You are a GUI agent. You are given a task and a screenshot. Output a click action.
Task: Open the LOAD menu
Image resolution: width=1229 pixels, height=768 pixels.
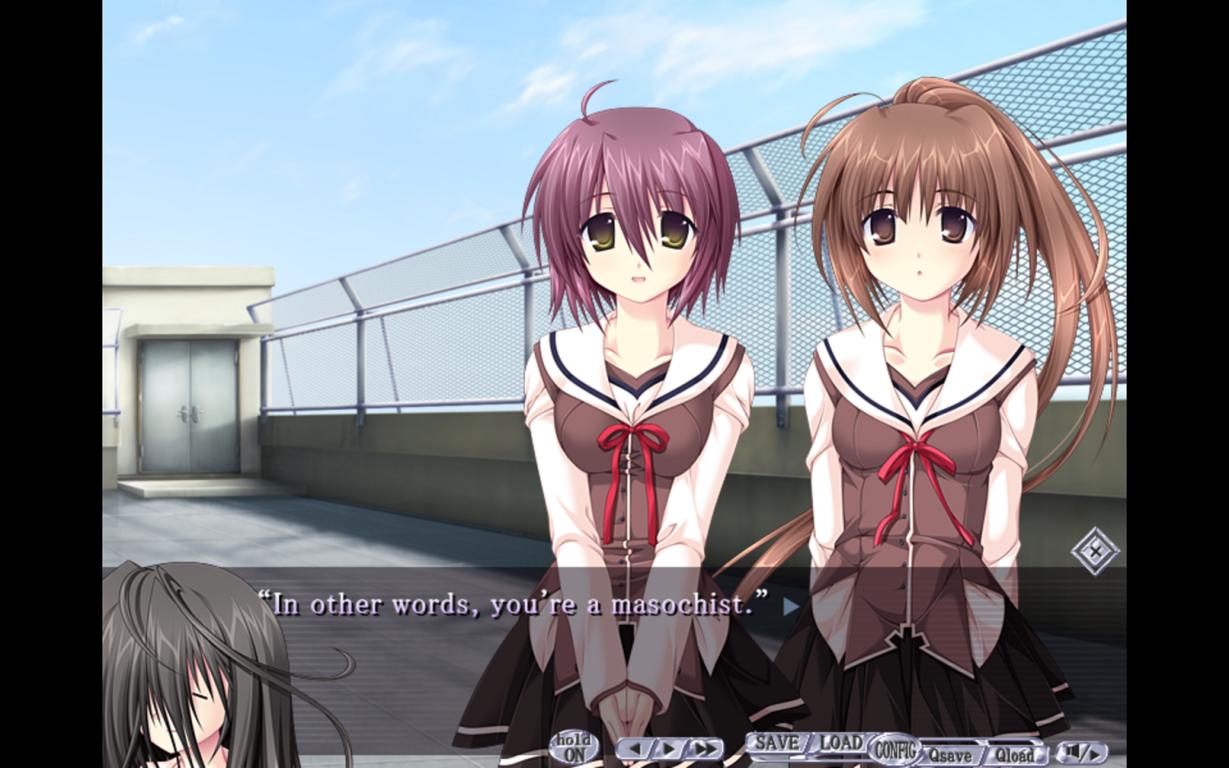pos(840,743)
